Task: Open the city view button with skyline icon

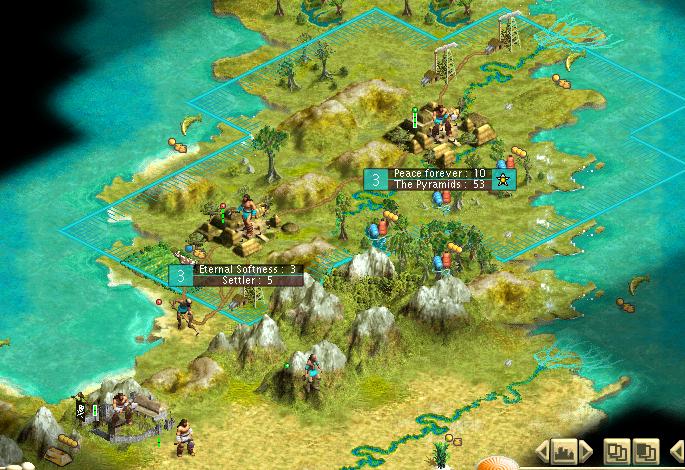Action: (563, 450)
